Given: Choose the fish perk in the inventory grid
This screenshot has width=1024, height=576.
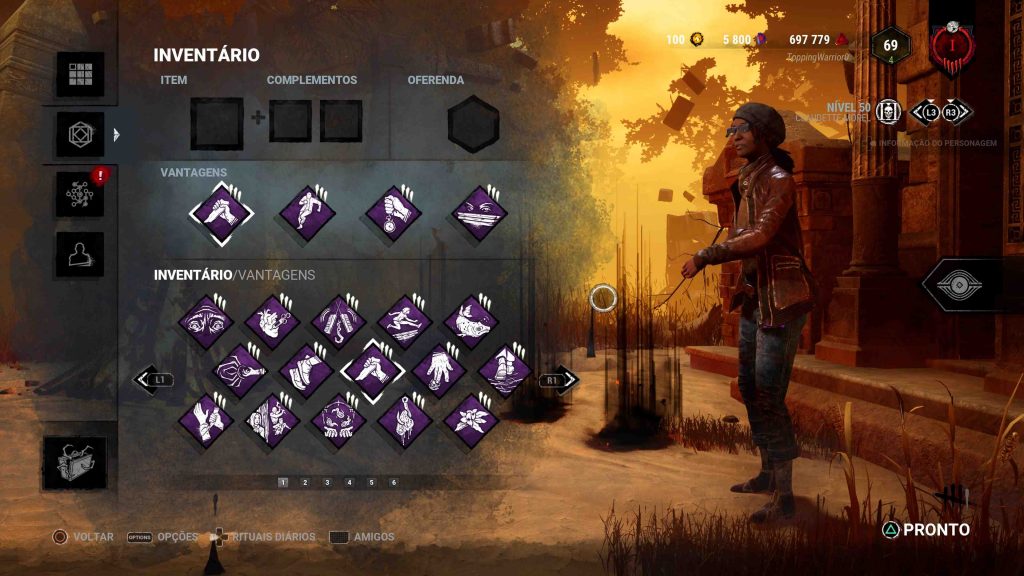Looking at the screenshot, I should (471, 322).
